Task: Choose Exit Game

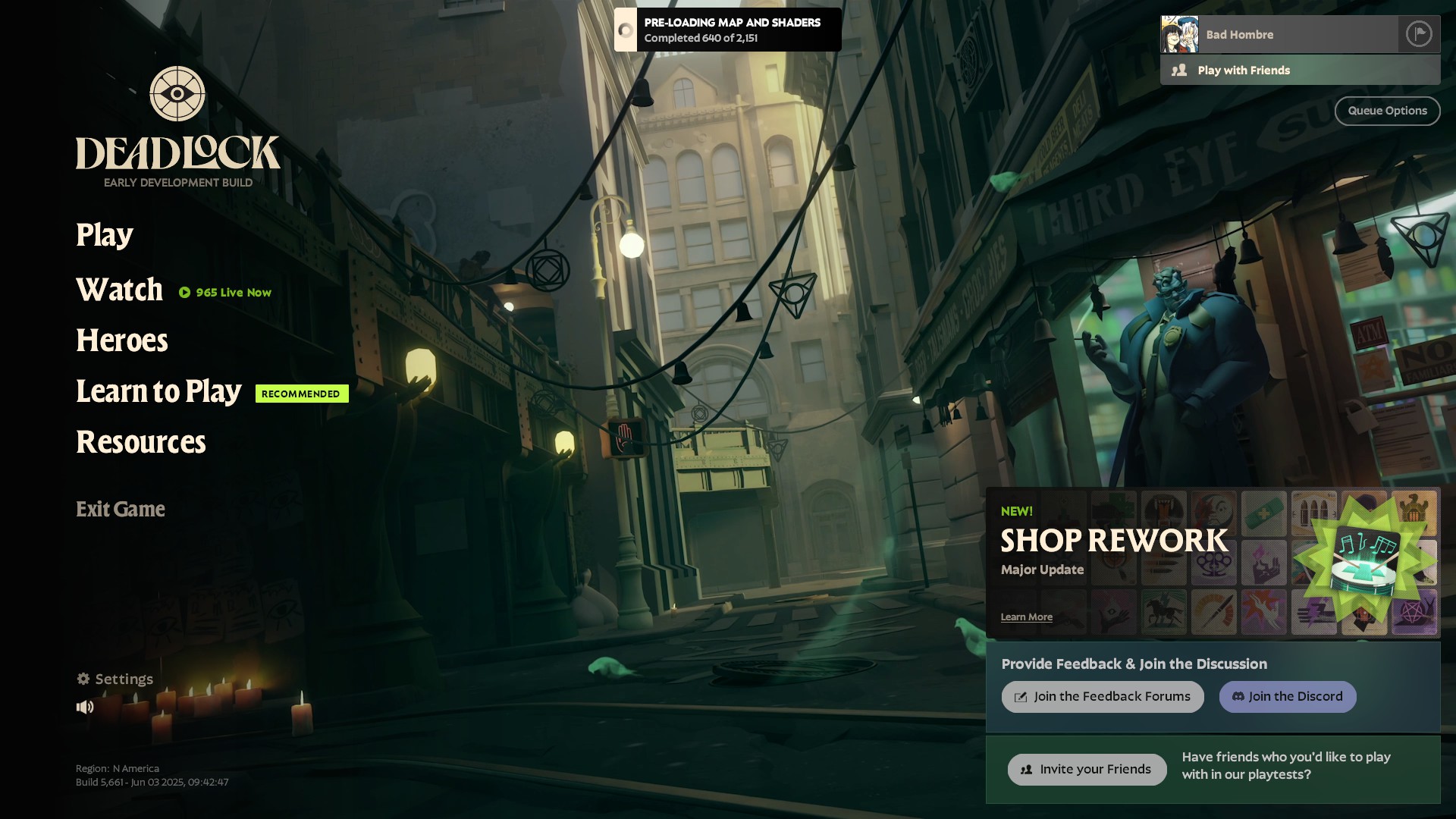Action: tap(121, 509)
